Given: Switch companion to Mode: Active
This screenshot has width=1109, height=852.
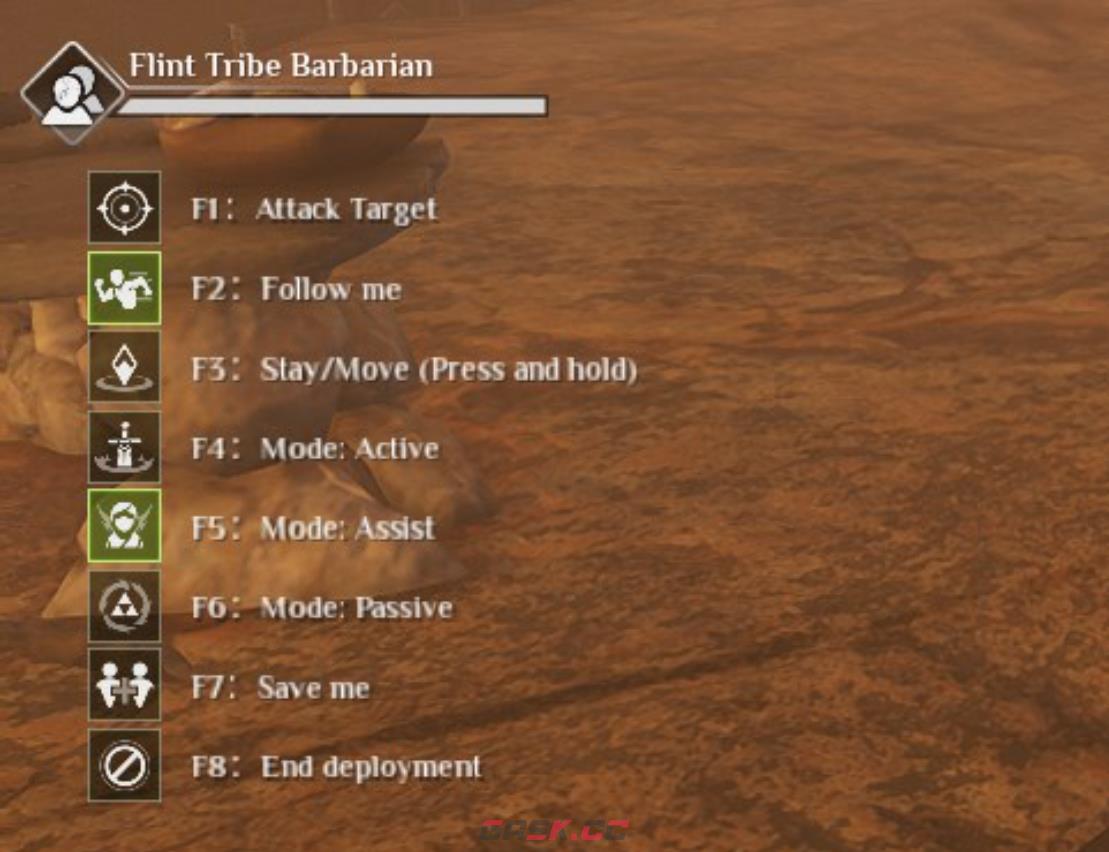Looking at the screenshot, I should click(x=124, y=448).
